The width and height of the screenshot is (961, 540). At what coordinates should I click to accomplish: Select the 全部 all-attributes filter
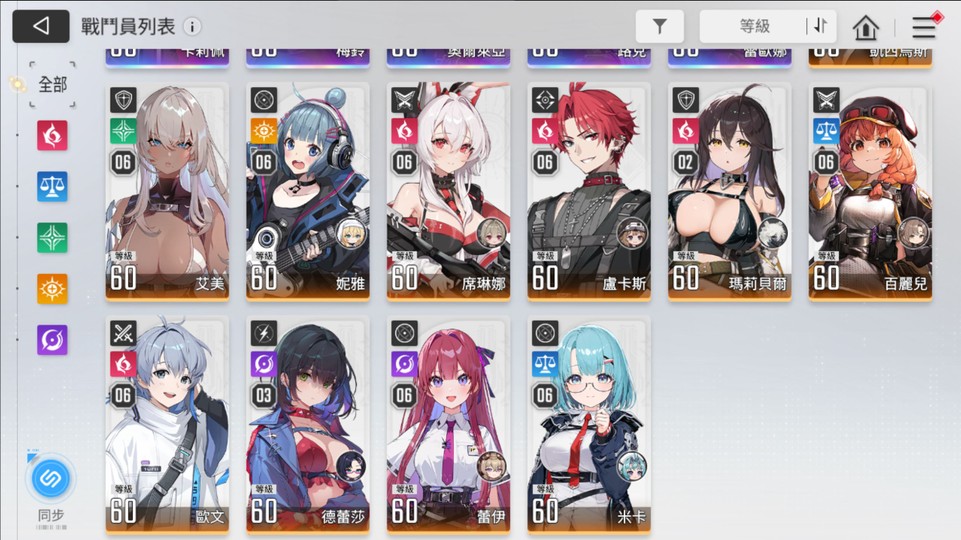(x=52, y=85)
